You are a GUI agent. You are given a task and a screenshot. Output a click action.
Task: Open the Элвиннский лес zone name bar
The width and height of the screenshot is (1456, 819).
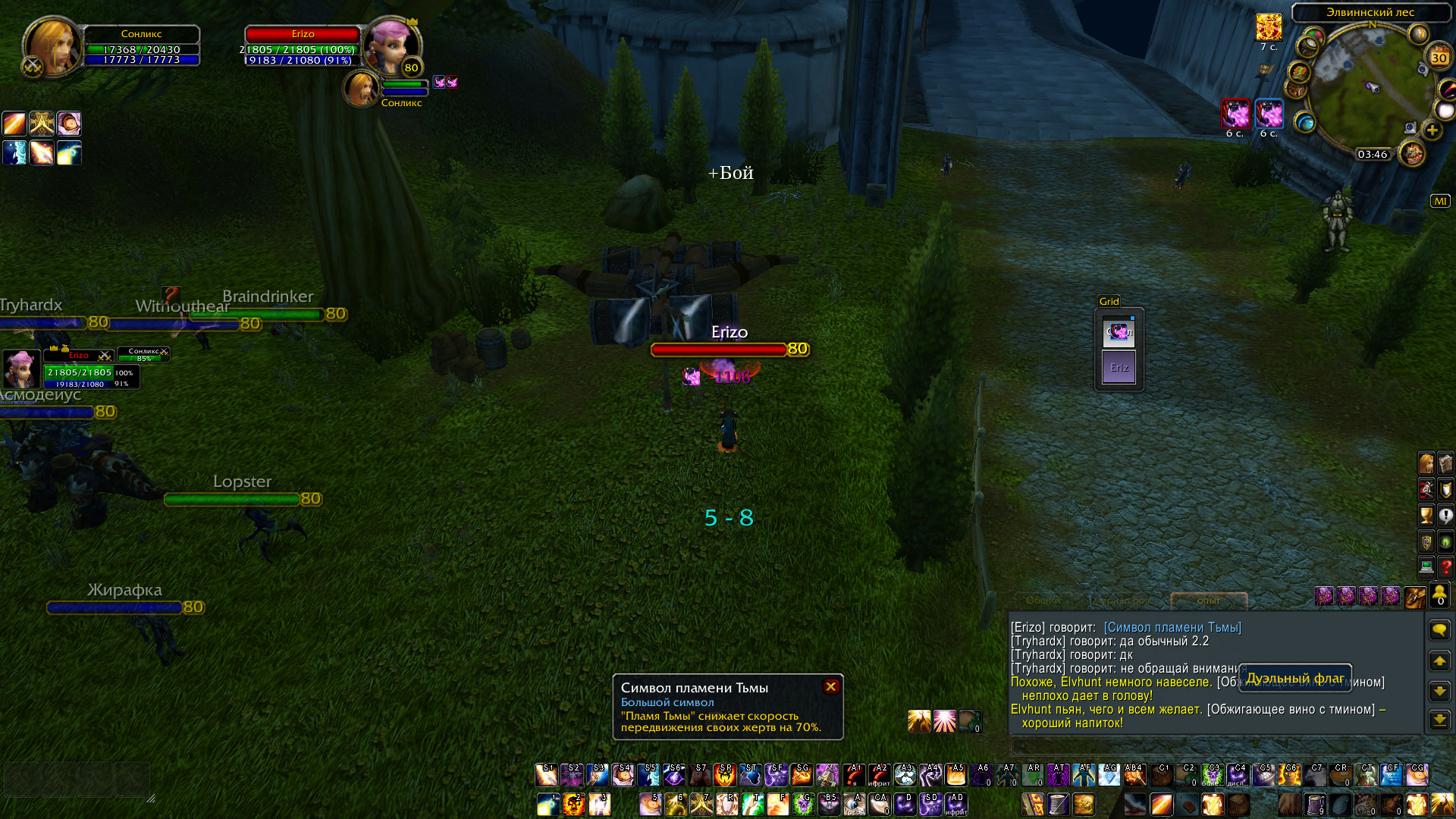[x=1370, y=12]
